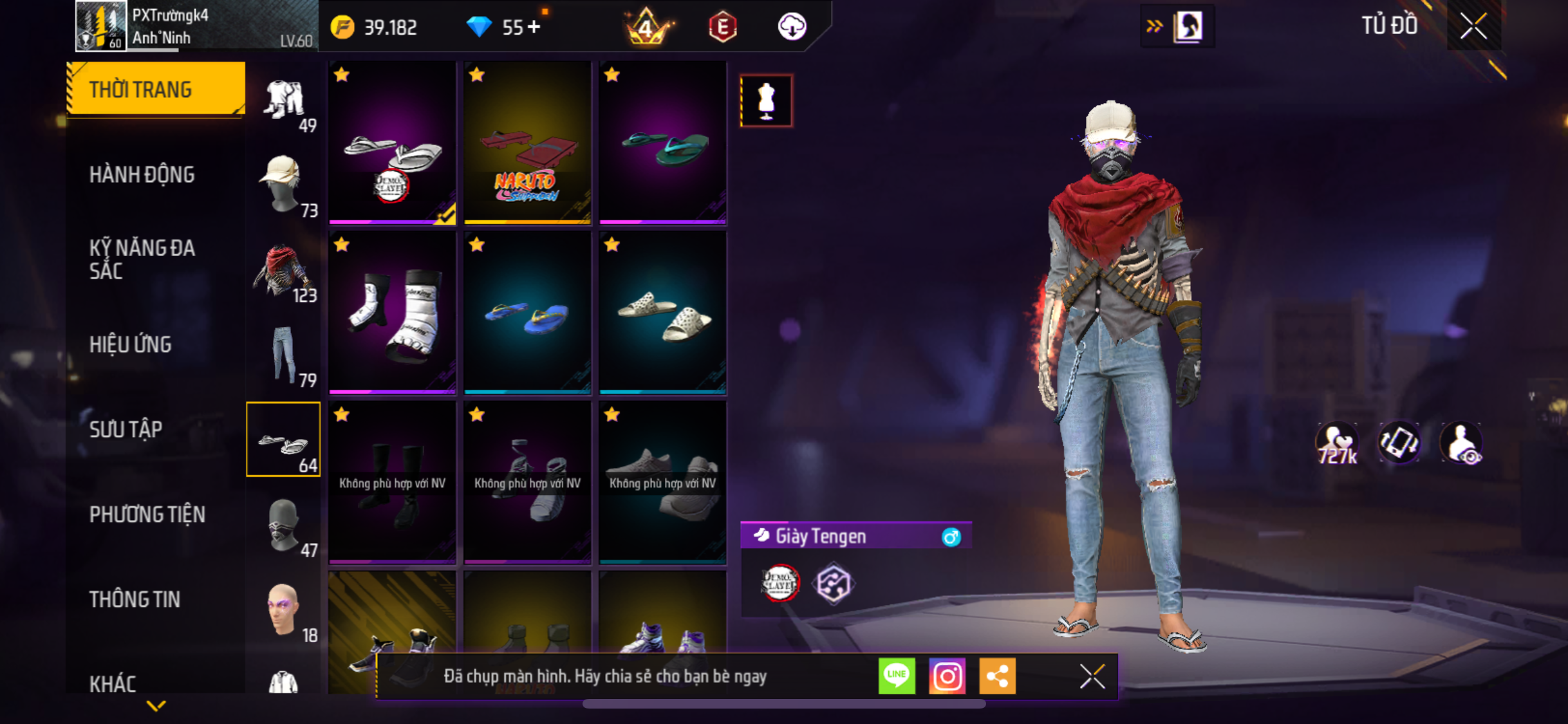1568x724 pixels.
Task: Open the masks category with 47 items
Action: click(x=284, y=525)
